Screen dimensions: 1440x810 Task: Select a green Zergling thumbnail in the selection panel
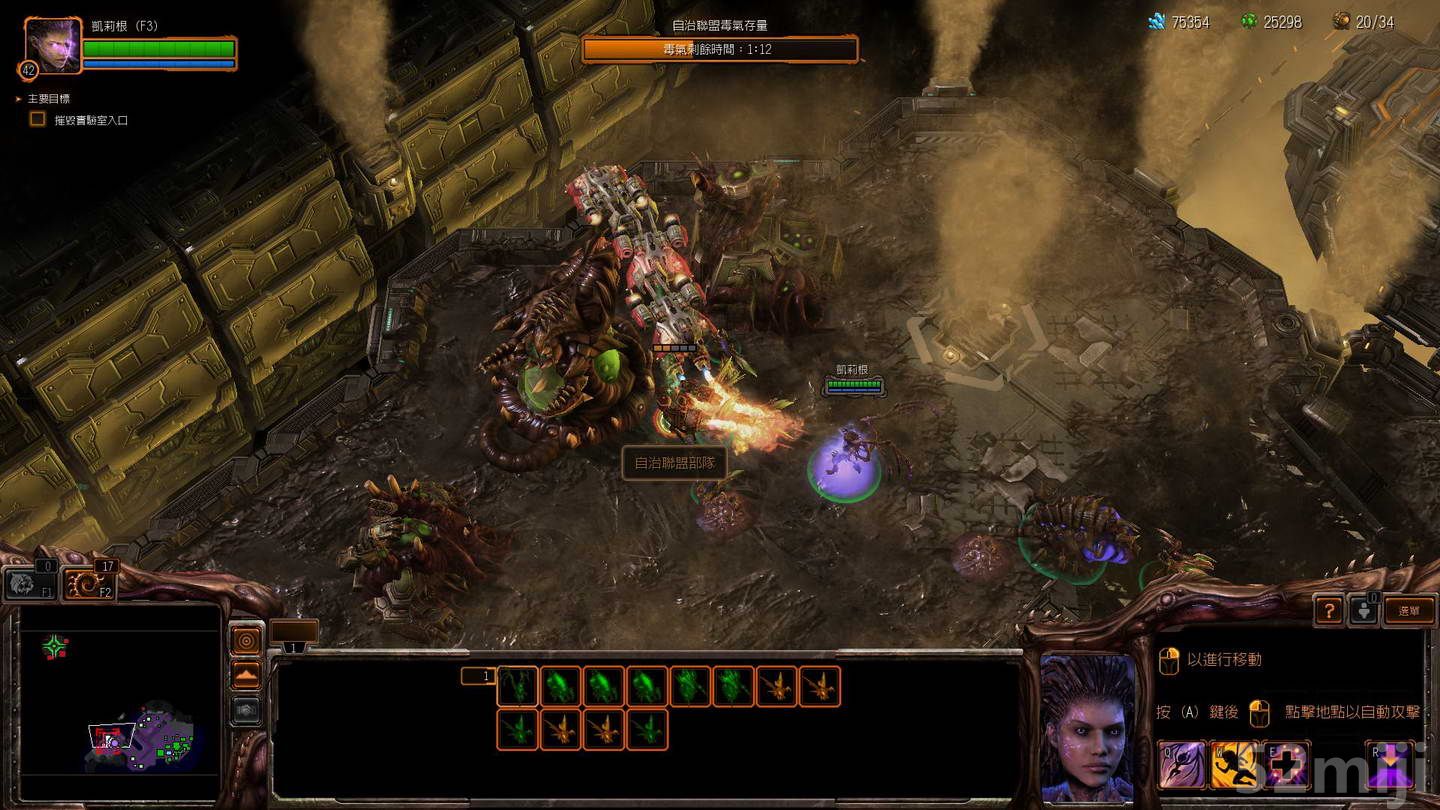(560, 688)
